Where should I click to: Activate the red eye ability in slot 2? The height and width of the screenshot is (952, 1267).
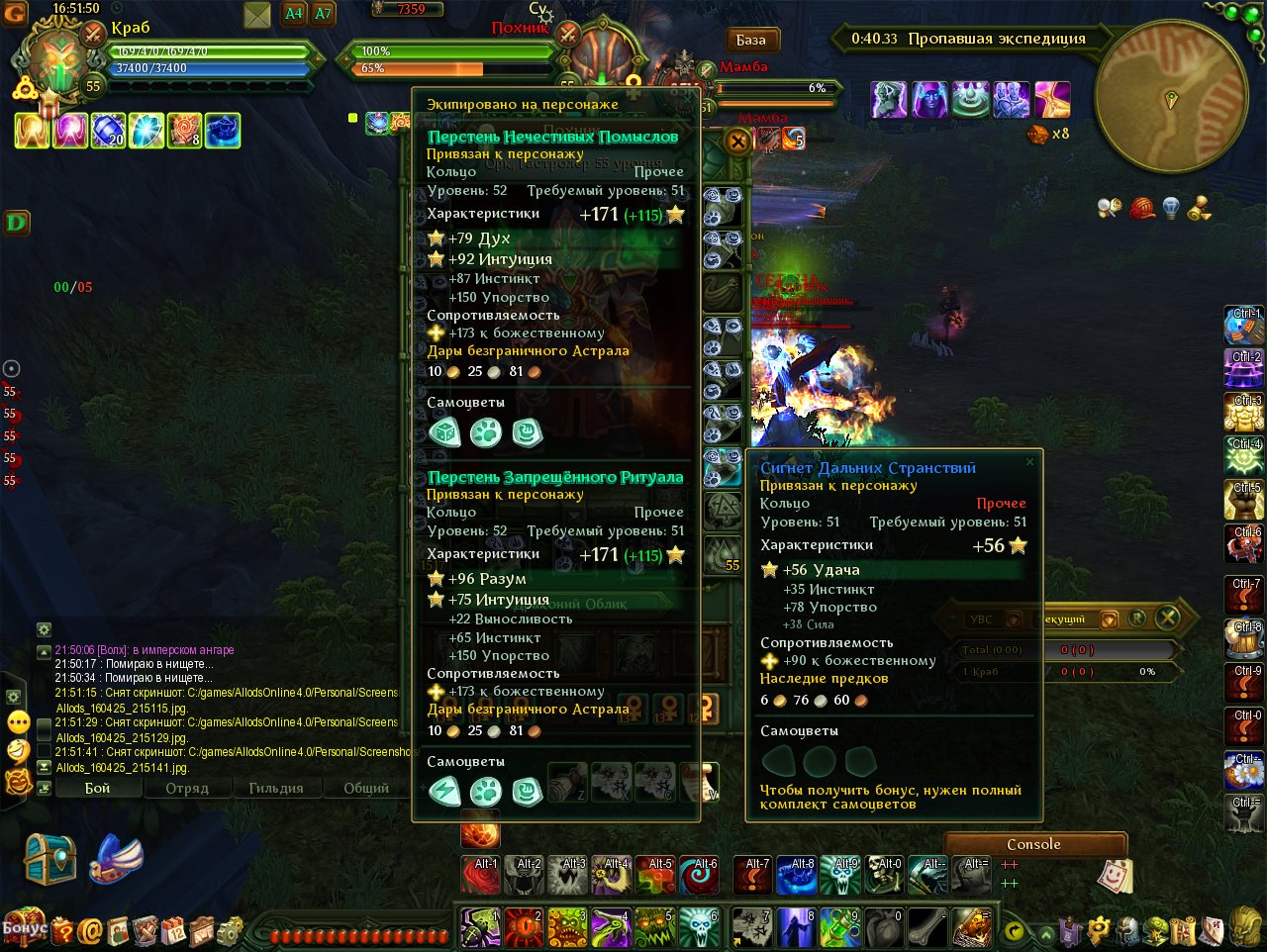(524, 928)
